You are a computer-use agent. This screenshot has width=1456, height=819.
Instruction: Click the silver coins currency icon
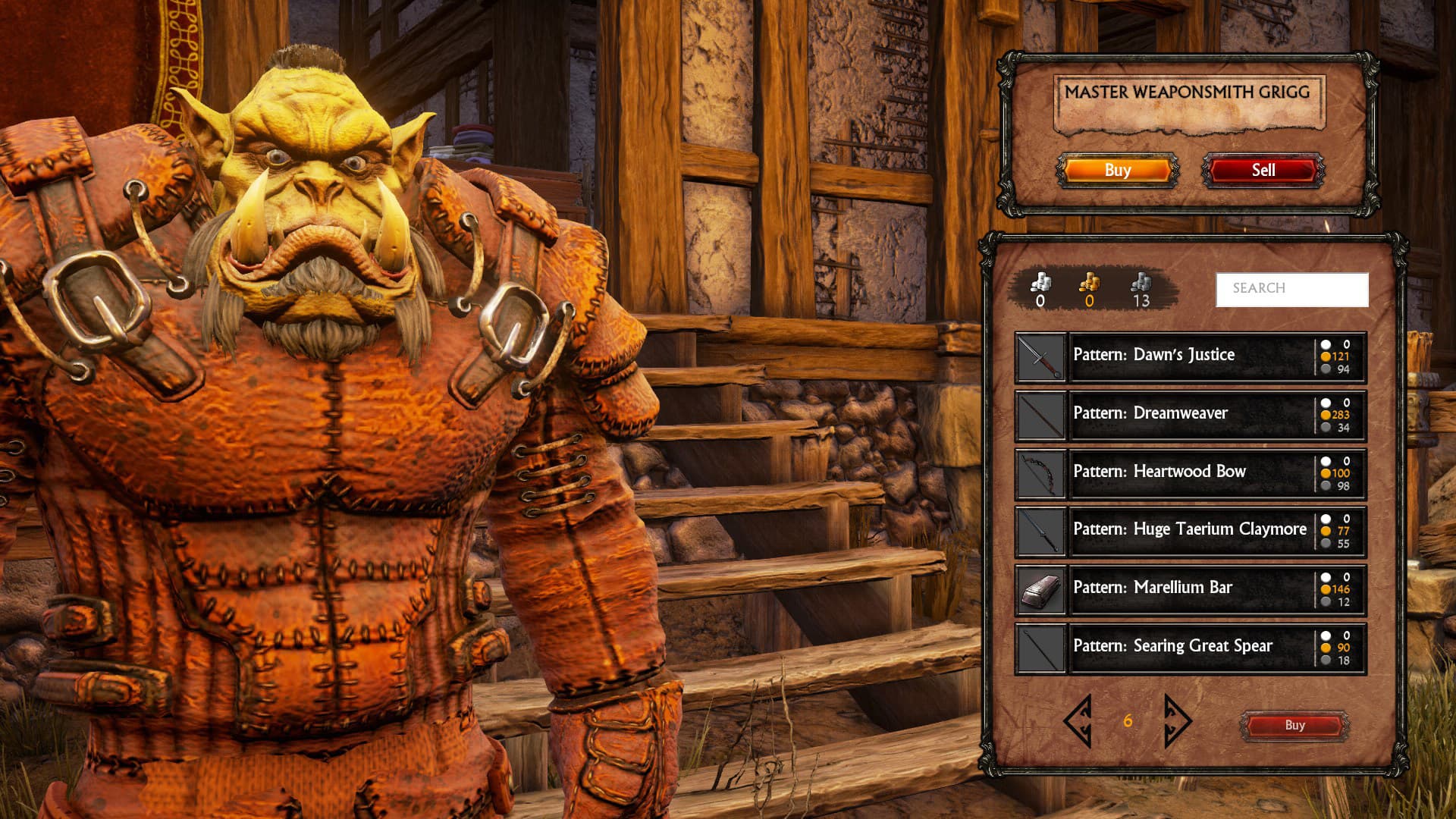[x=1041, y=282]
